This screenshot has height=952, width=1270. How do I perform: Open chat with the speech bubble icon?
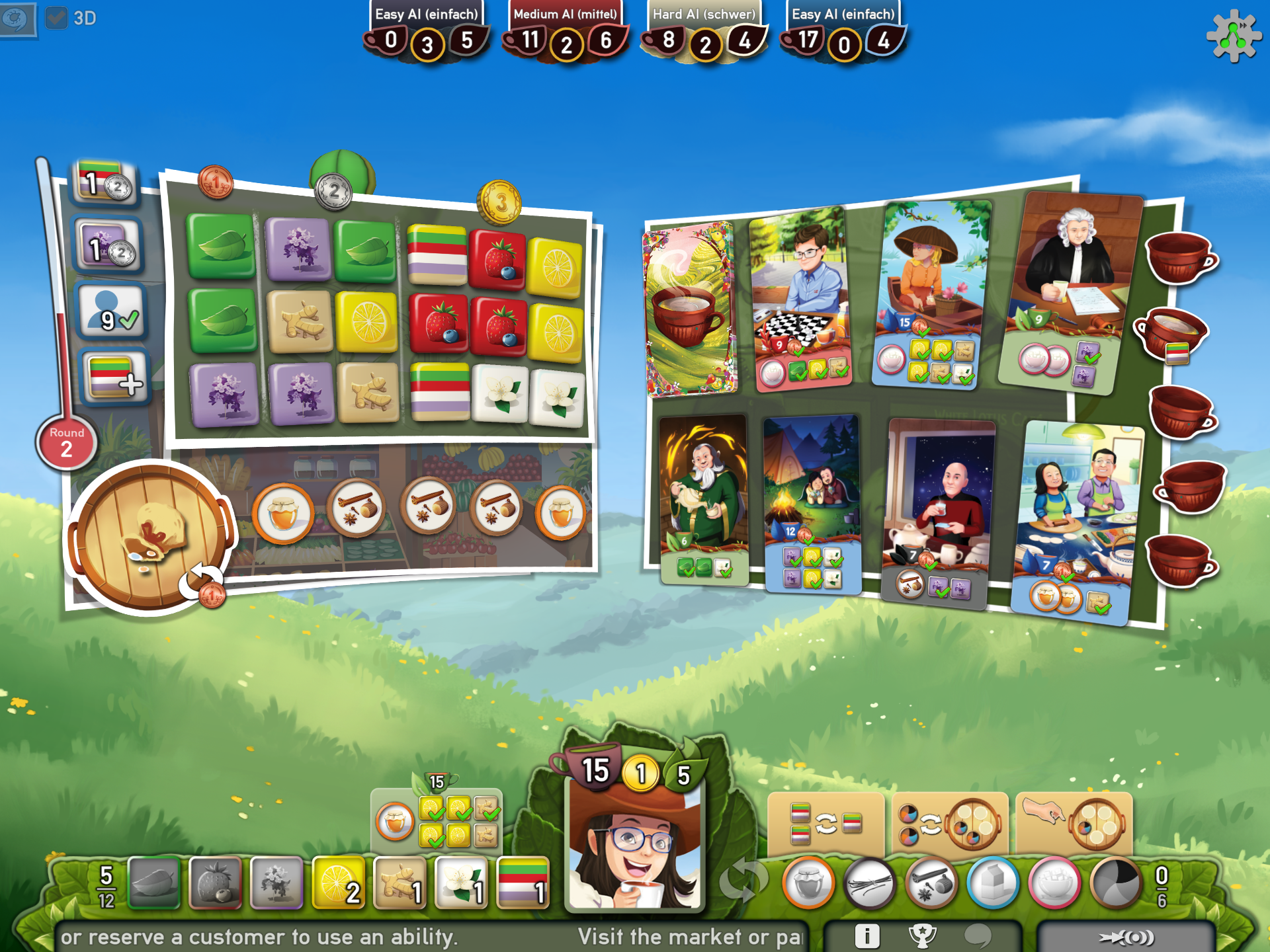(x=977, y=935)
